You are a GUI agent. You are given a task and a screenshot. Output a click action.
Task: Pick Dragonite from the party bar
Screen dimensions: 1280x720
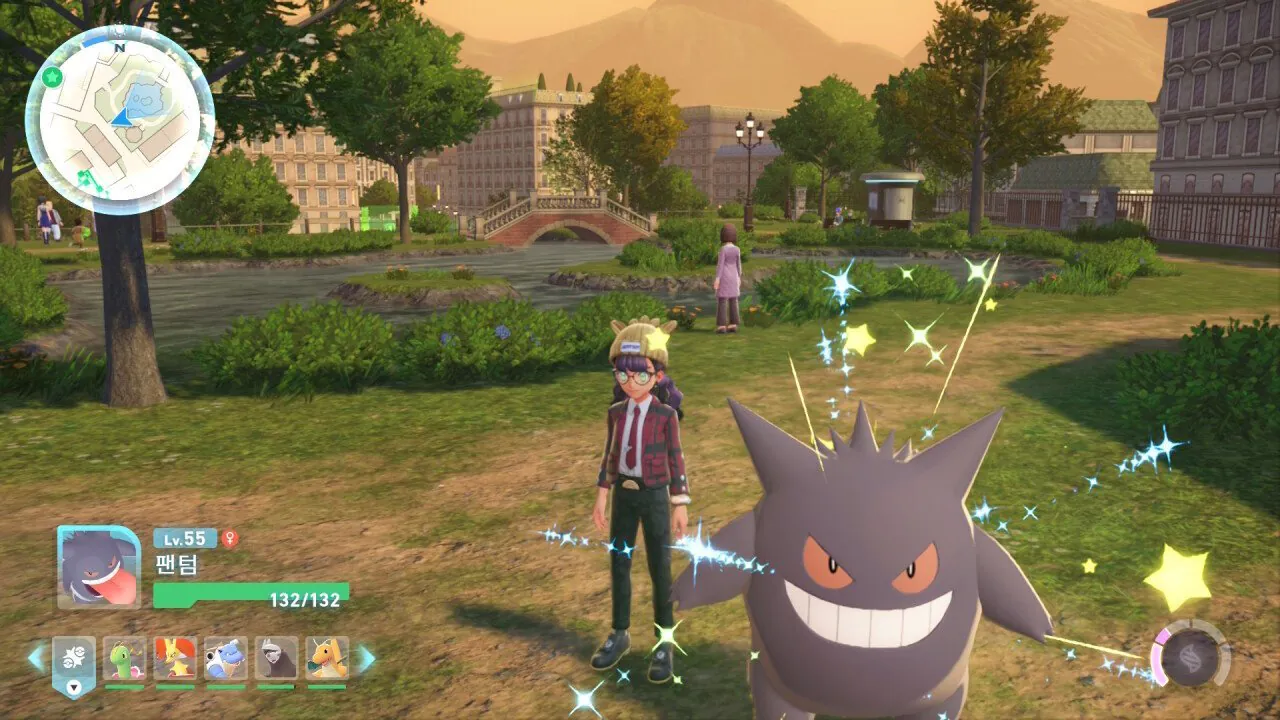pos(327,658)
